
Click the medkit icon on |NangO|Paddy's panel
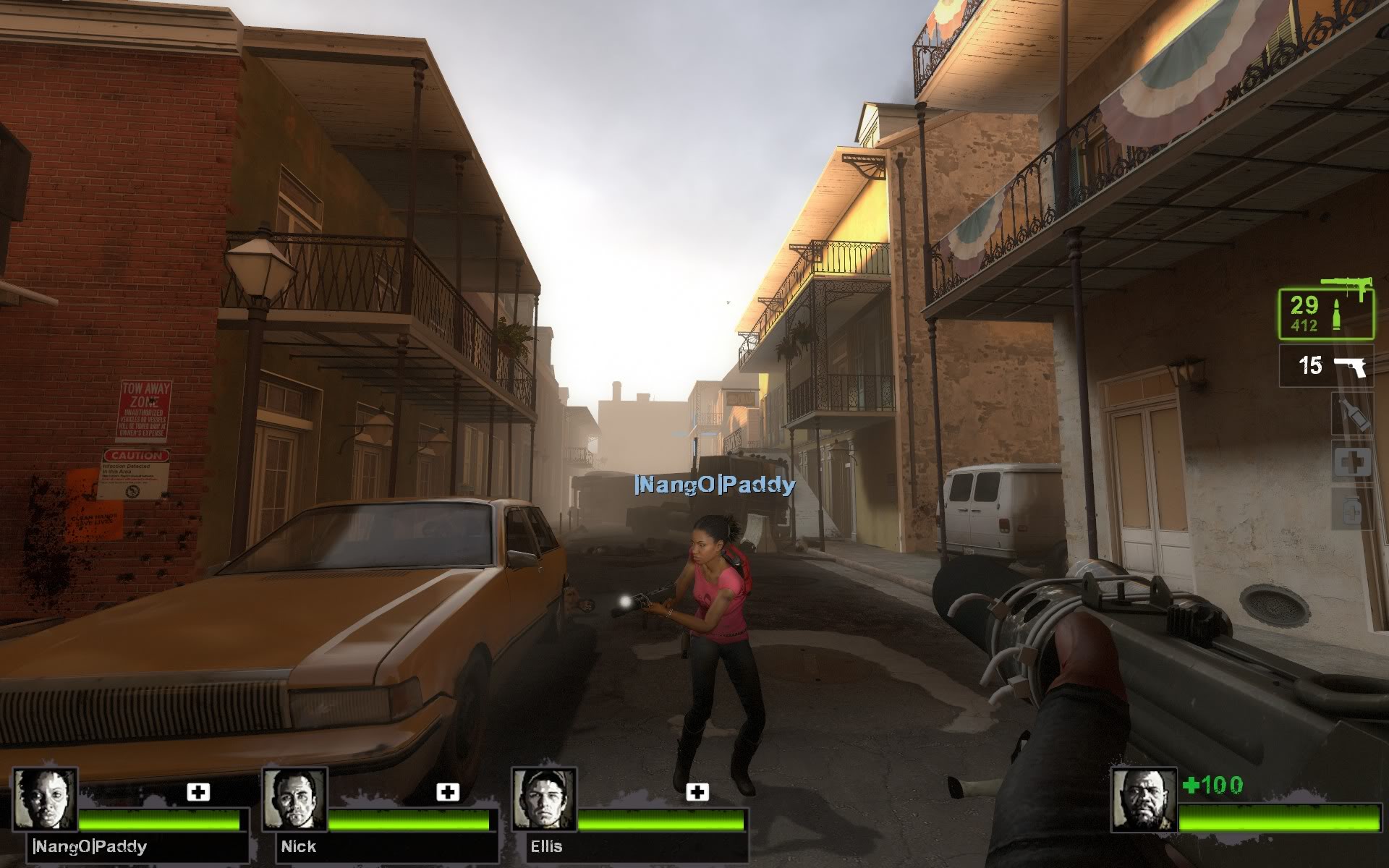click(198, 792)
